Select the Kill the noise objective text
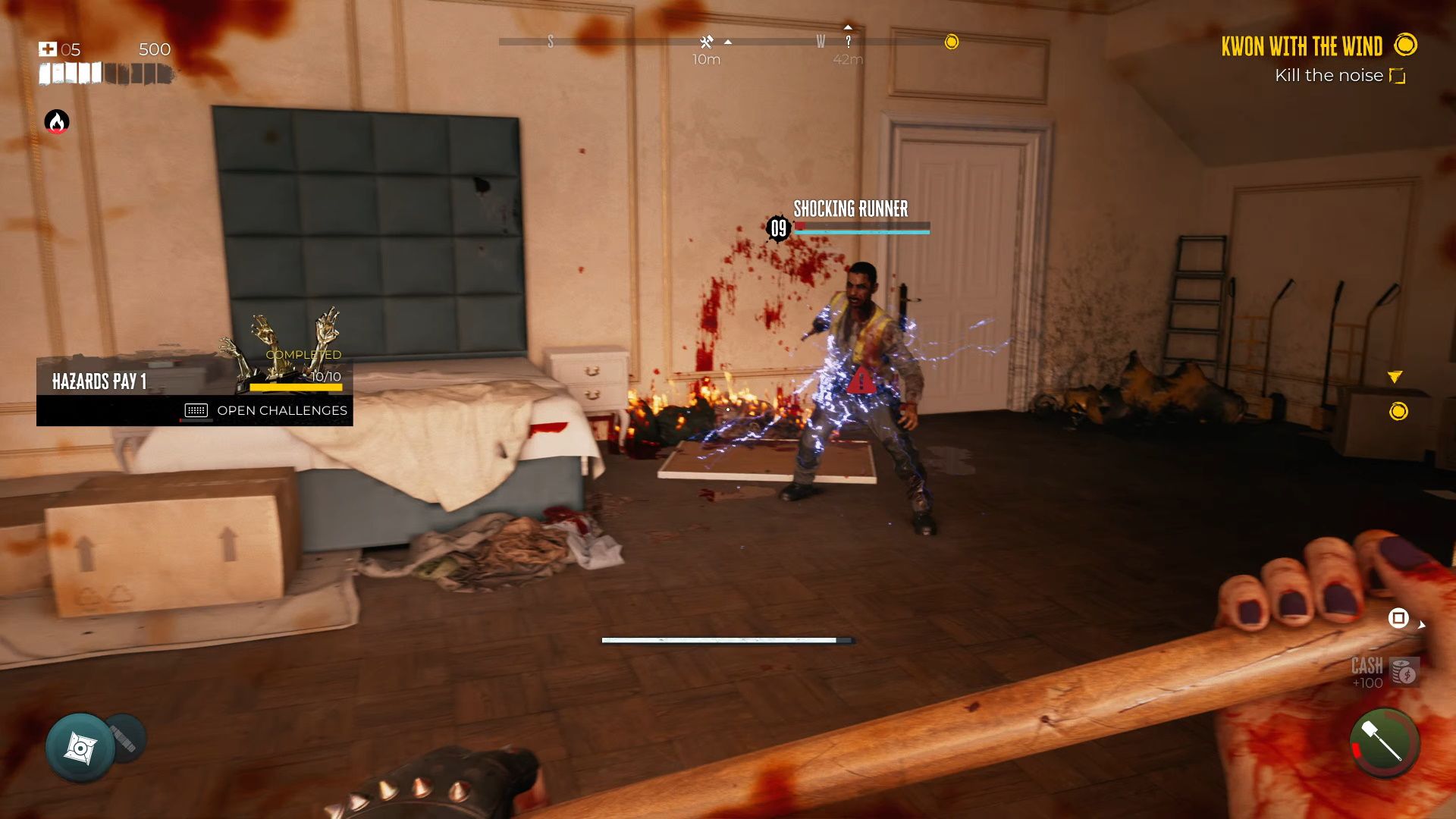Screen dimensions: 1456x819 point(1329,76)
